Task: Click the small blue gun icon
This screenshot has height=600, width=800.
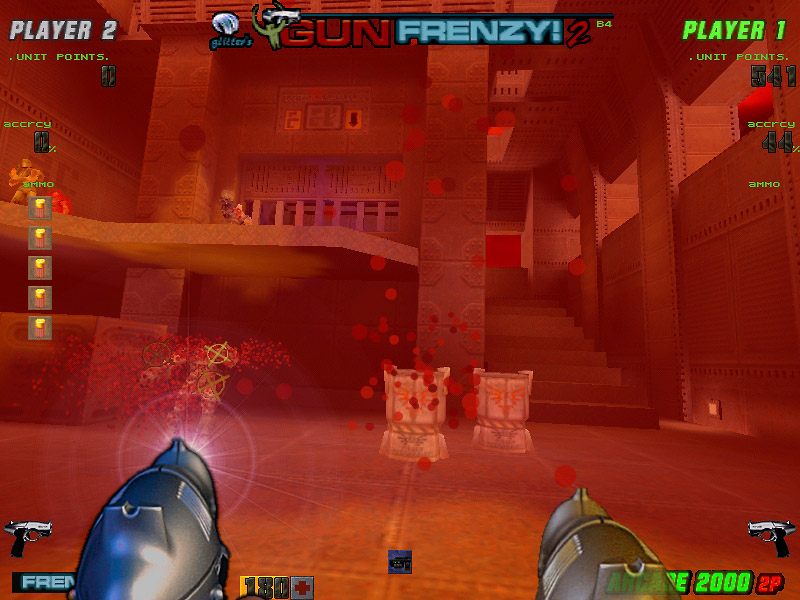Action: tap(400, 562)
